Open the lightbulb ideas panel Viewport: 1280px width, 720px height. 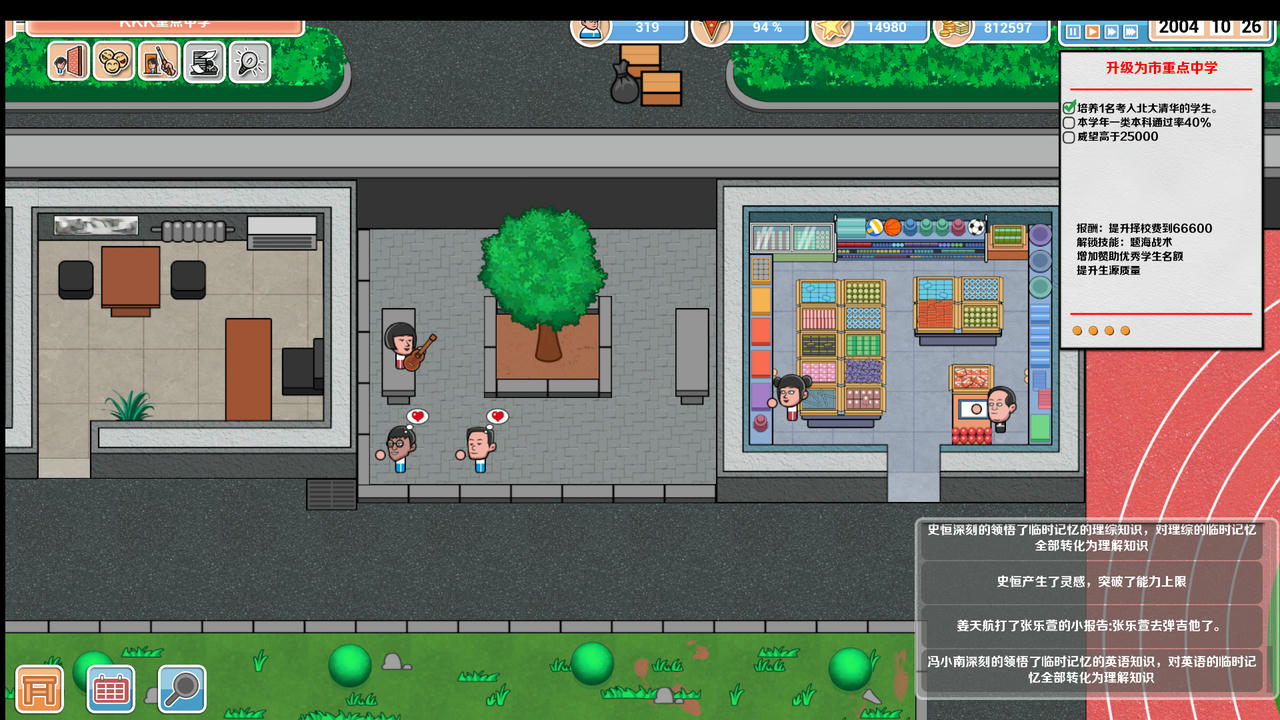[248, 62]
